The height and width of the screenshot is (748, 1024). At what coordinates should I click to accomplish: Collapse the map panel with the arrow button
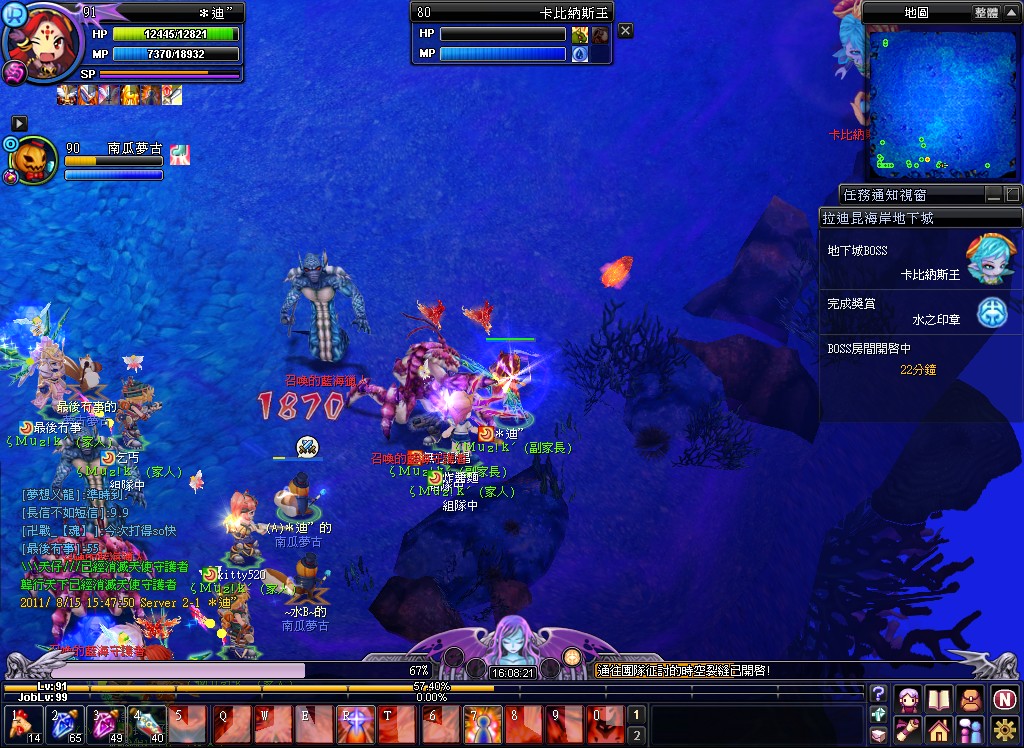point(1011,13)
